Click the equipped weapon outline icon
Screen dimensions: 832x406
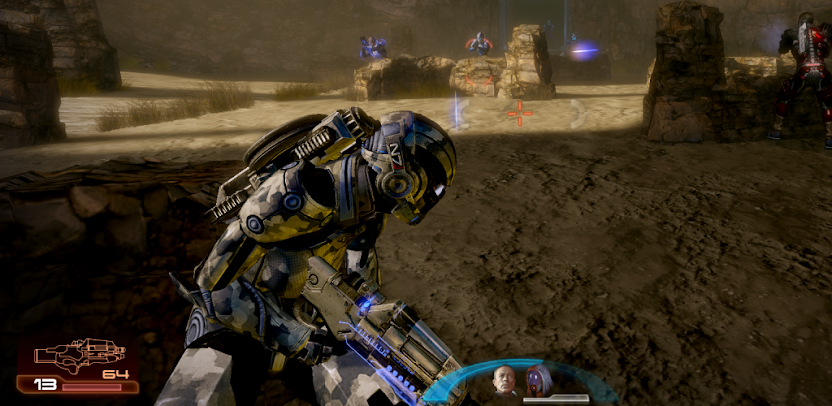79,354
